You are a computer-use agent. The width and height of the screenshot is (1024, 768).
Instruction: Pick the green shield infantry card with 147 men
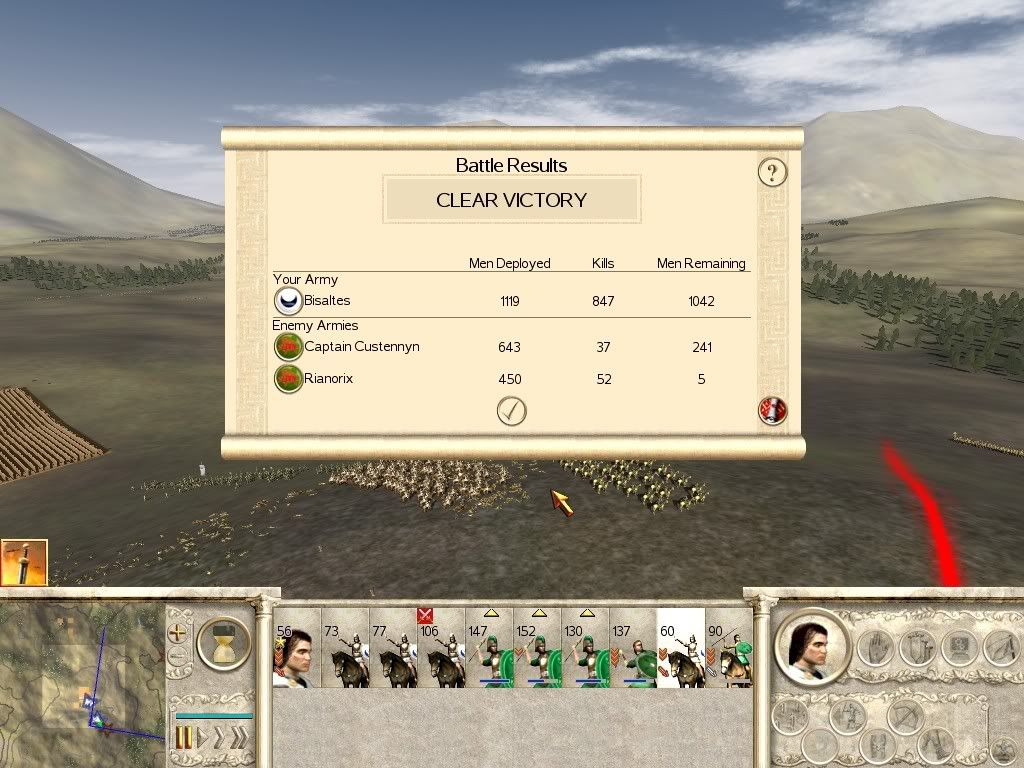(x=489, y=649)
